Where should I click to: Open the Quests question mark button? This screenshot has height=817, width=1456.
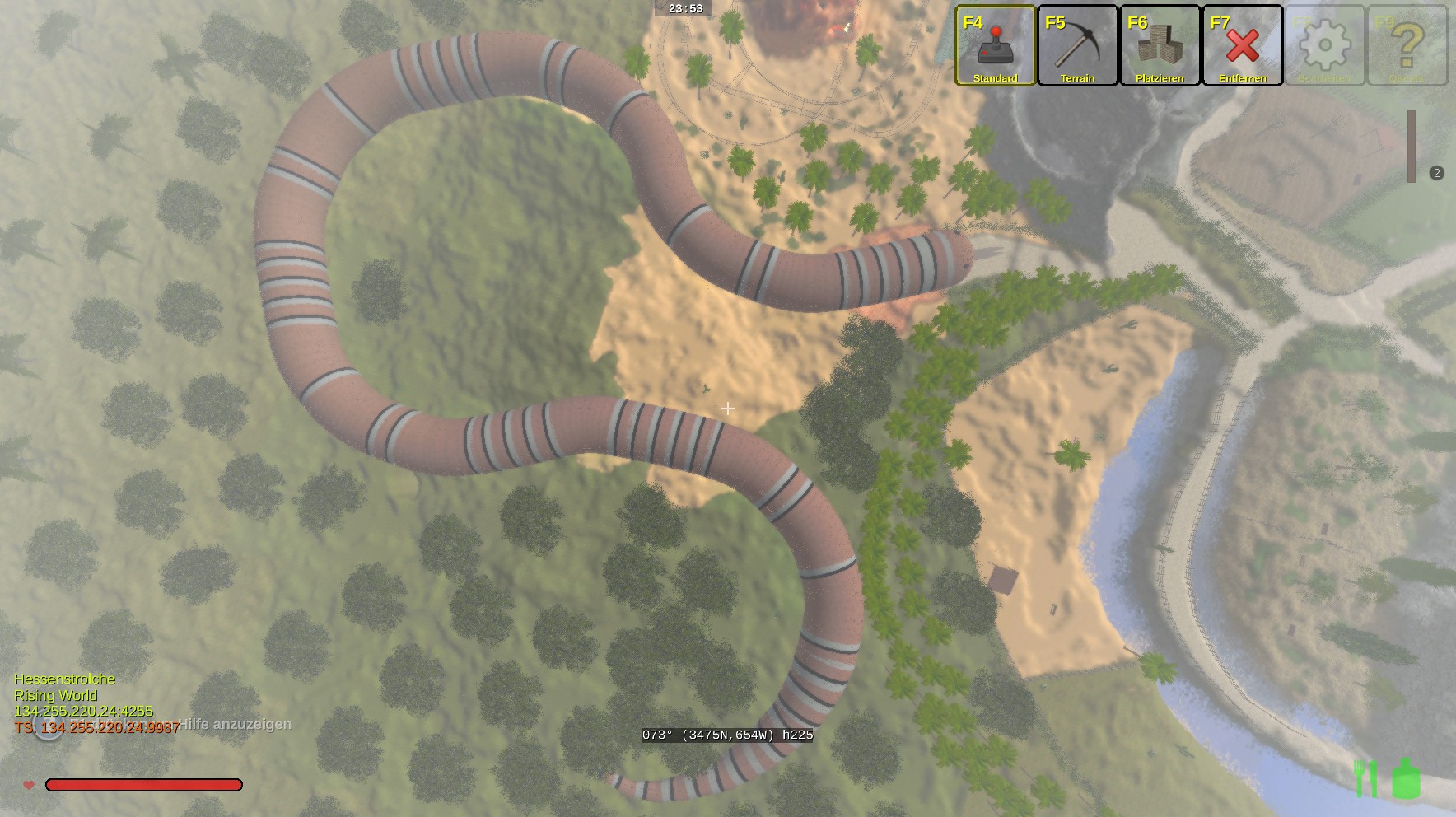coord(1407,46)
